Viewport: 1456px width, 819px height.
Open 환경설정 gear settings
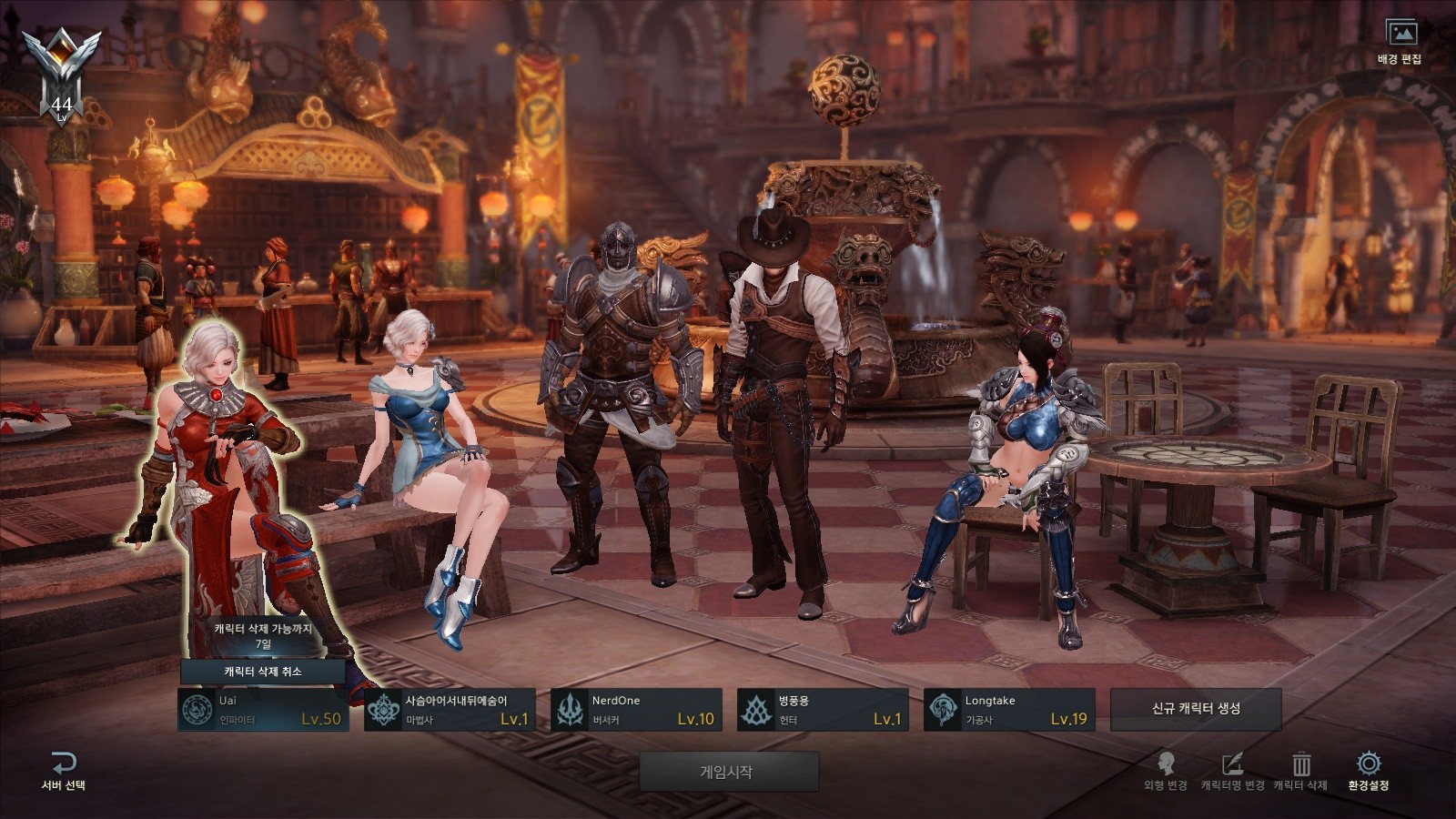point(1368,770)
